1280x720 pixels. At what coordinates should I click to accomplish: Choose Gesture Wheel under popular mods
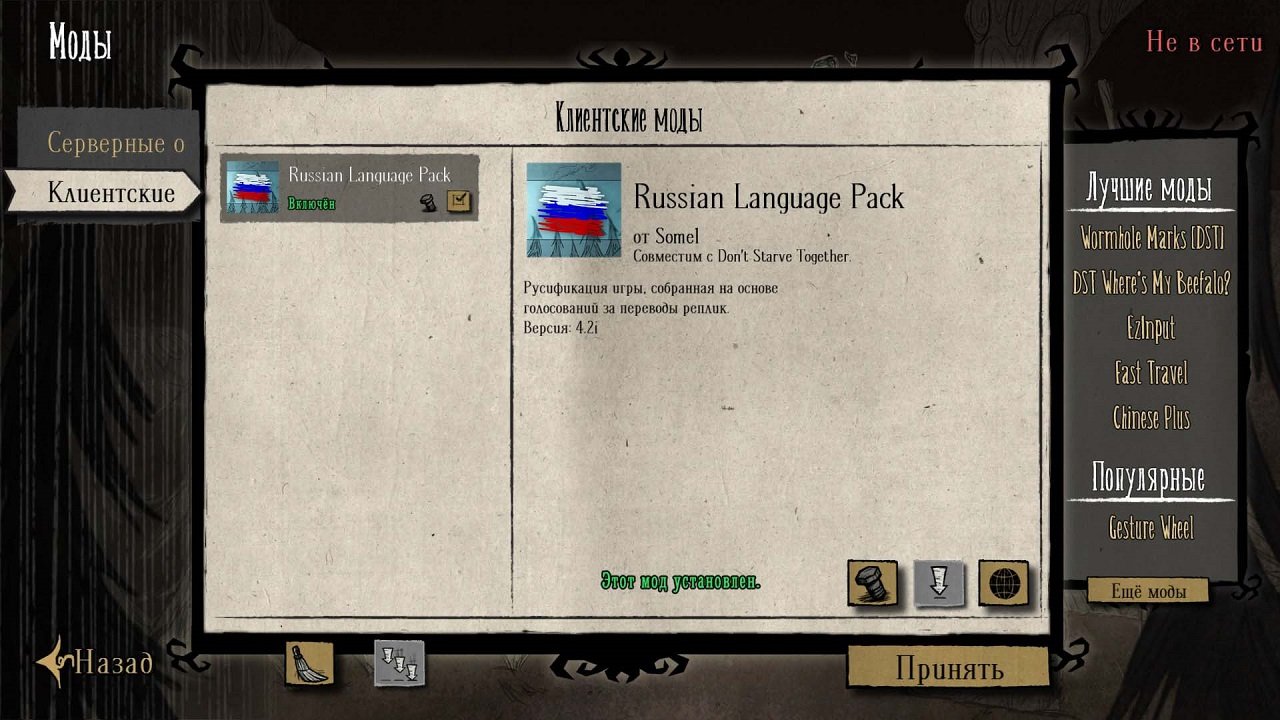(x=1151, y=528)
